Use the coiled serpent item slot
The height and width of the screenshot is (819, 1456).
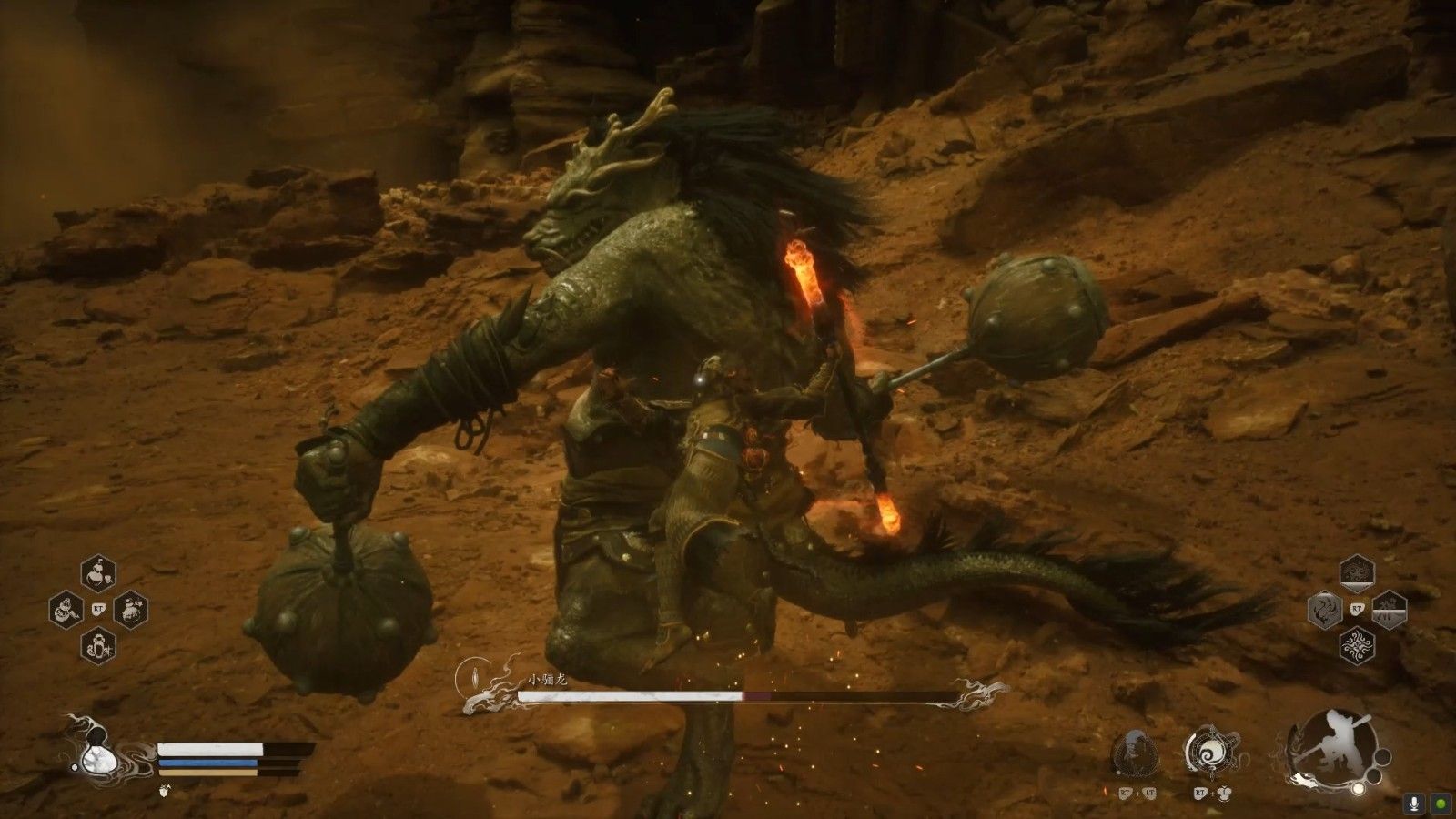click(66, 609)
